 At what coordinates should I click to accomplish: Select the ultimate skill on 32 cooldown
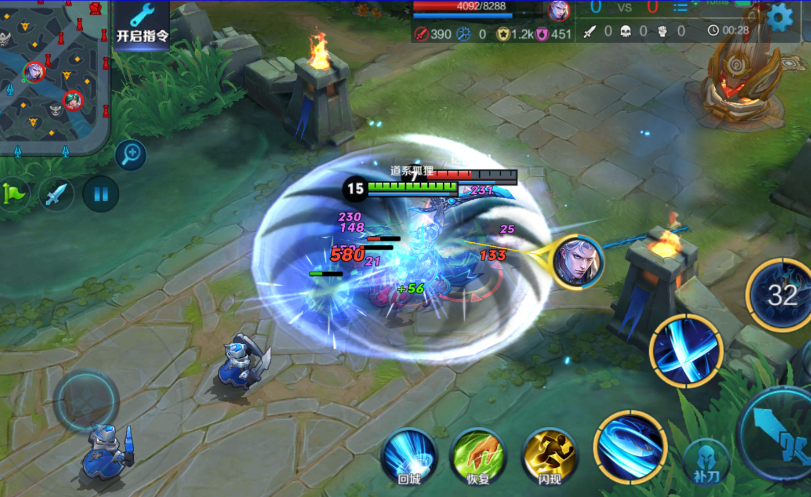pos(781,295)
